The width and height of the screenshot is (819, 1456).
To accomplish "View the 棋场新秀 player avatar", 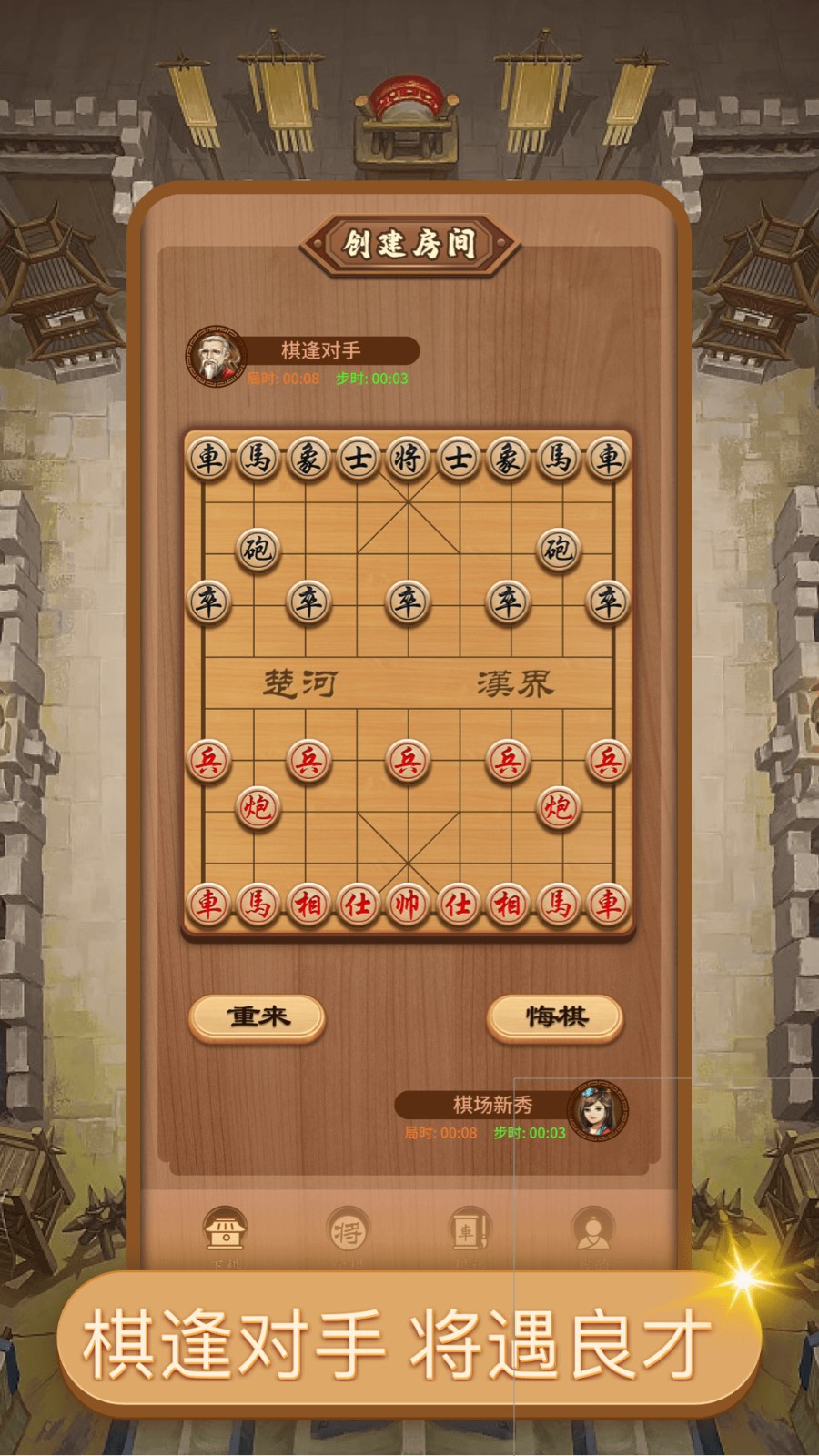I will click(598, 1110).
